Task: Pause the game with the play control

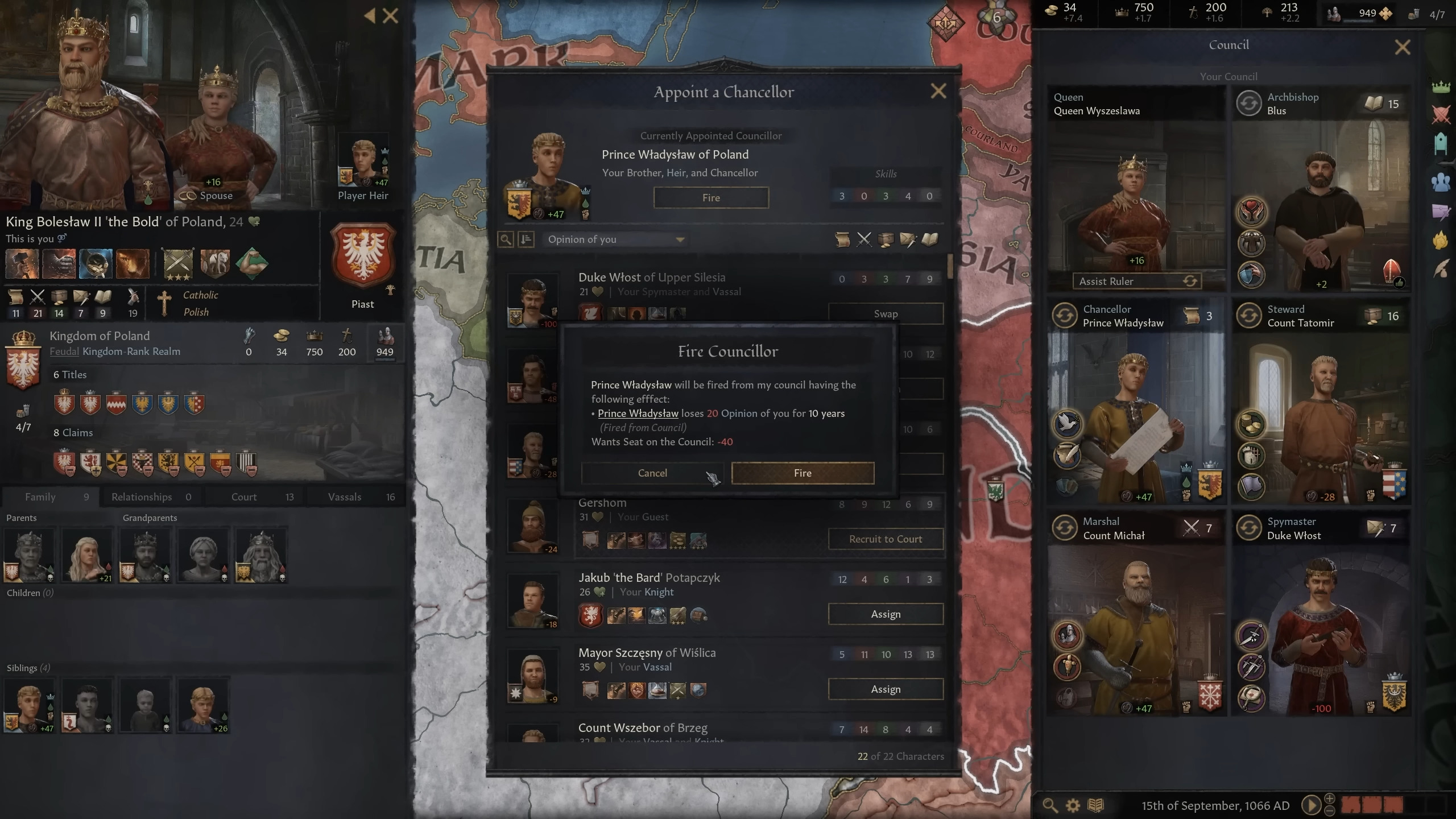Action: [1312, 805]
